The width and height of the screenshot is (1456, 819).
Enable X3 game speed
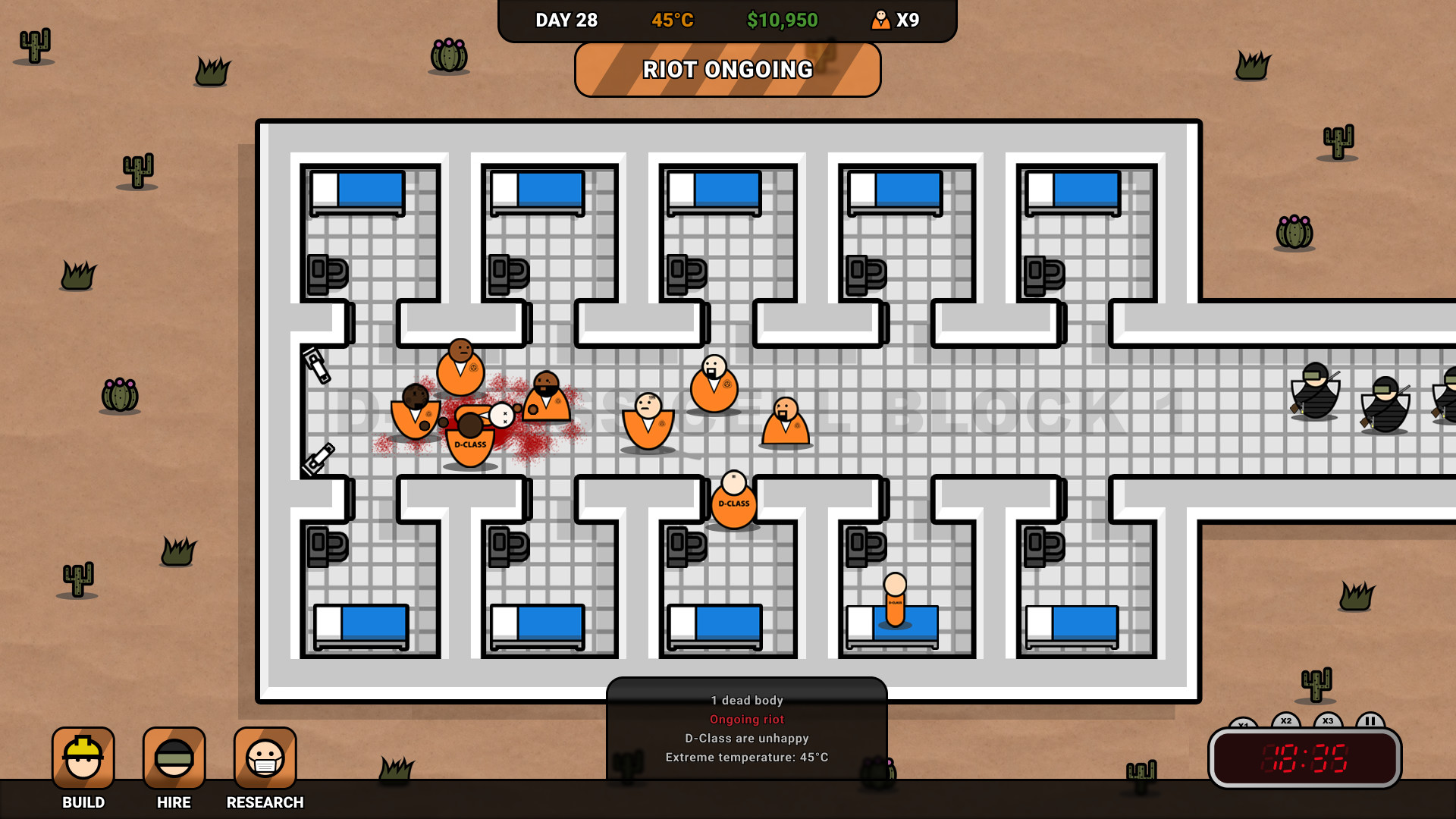pyautogui.click(x=1326, y=720)
